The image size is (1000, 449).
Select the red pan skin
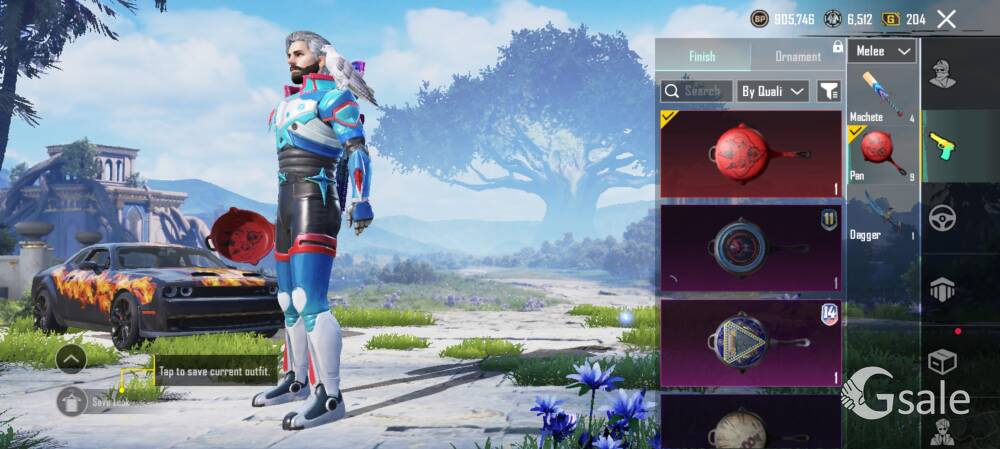[751, 154]
